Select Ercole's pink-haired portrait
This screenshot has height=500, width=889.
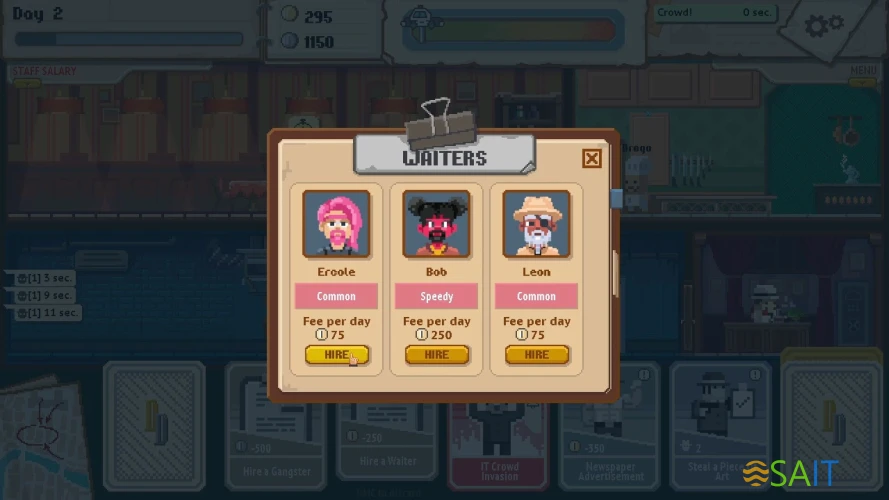336,224
